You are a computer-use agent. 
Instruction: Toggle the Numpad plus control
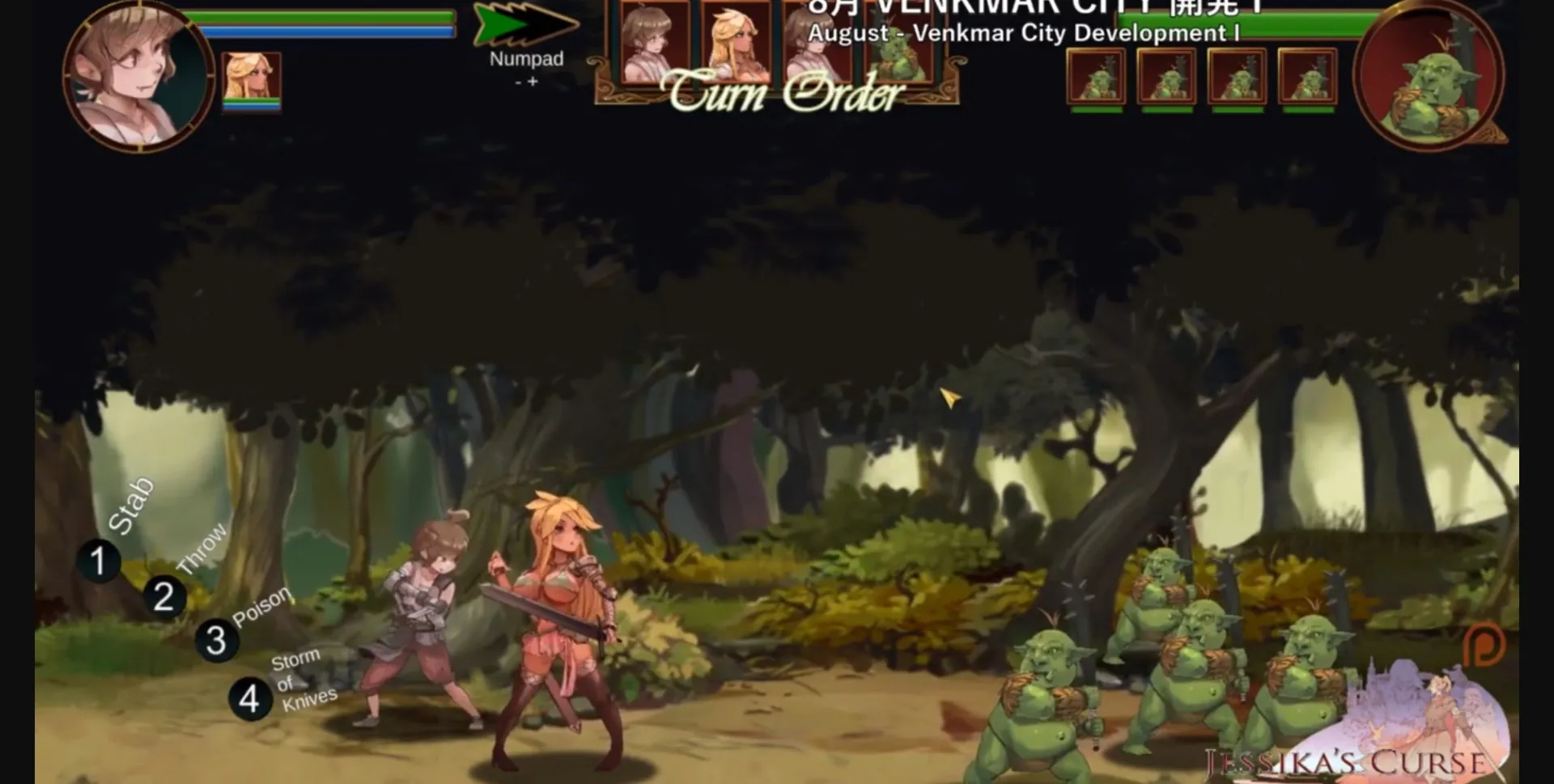click(x=533, y=81)
